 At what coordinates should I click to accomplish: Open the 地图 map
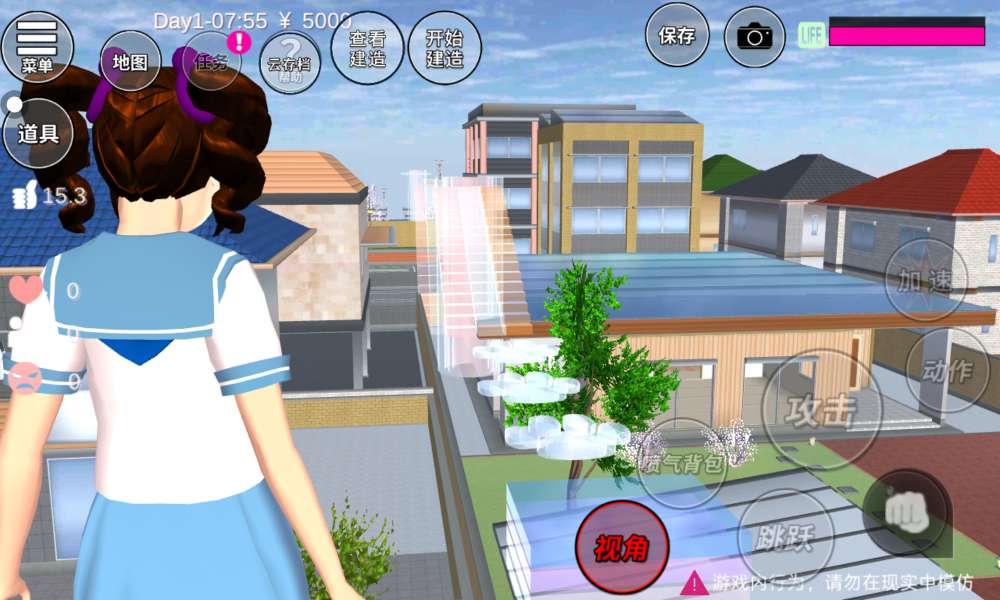coord(130,62)
